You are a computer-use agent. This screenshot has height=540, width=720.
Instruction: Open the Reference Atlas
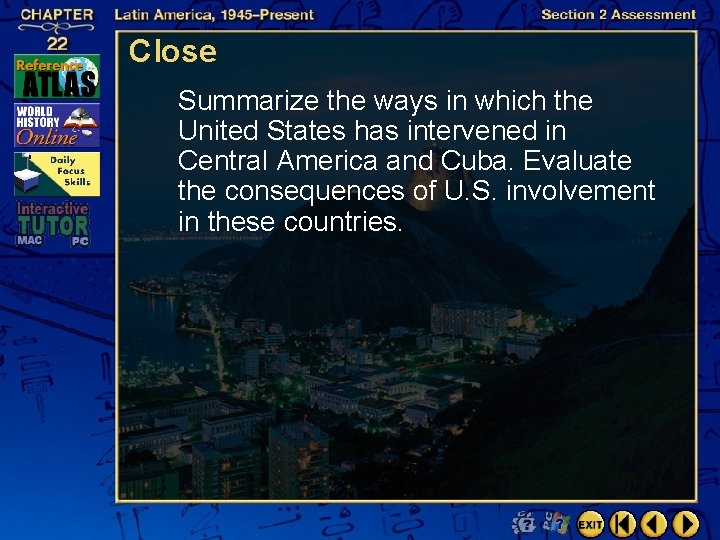(x=56, y=76)
